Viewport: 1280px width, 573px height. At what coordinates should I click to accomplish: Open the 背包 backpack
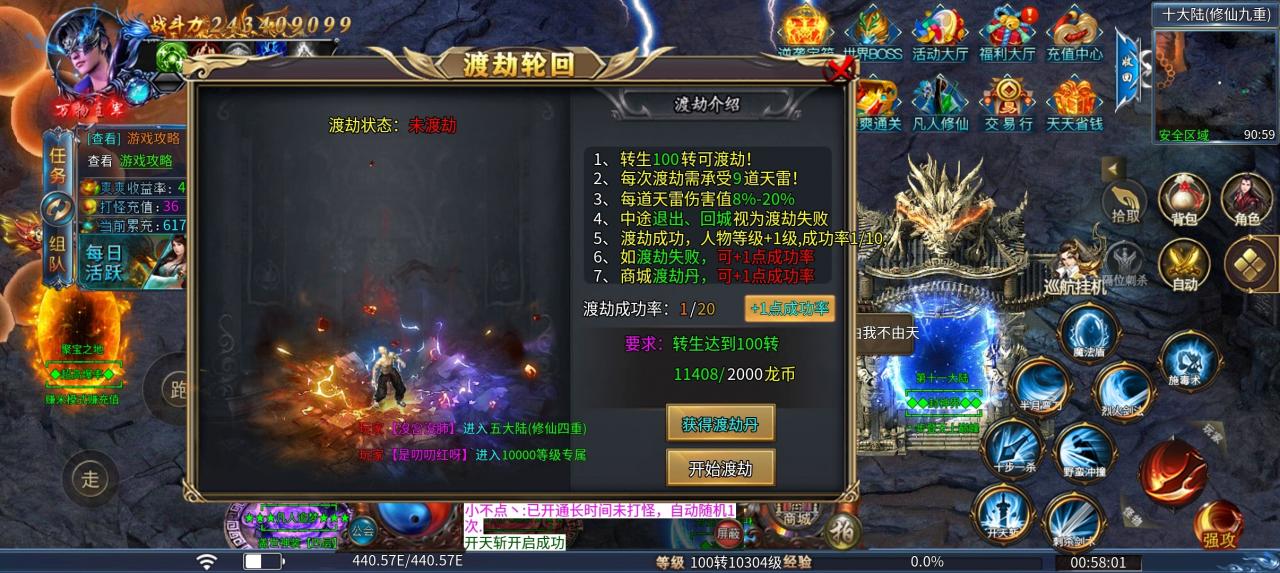[1184, 199]
